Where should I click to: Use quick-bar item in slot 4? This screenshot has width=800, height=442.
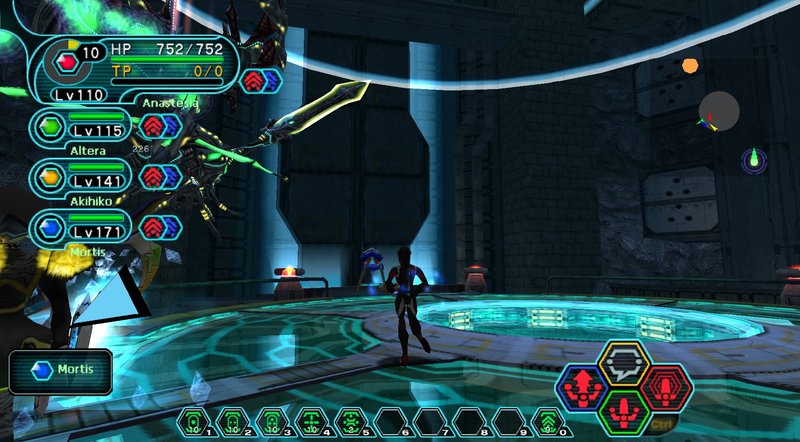click(311, 422)
